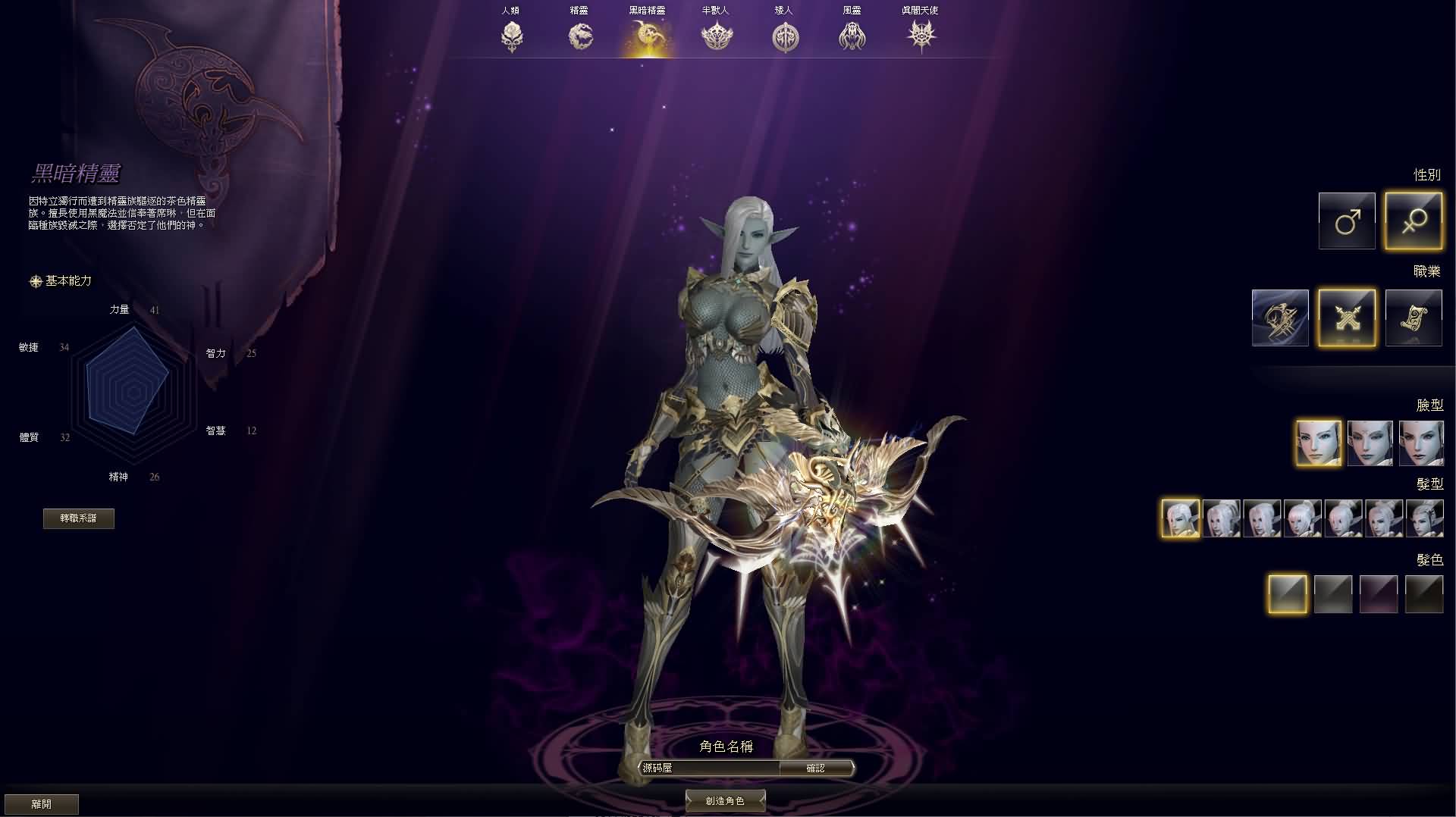Select the 半獸人 (Orc) race icon
The image size is (1456, 817).
(x=717, y=34)
